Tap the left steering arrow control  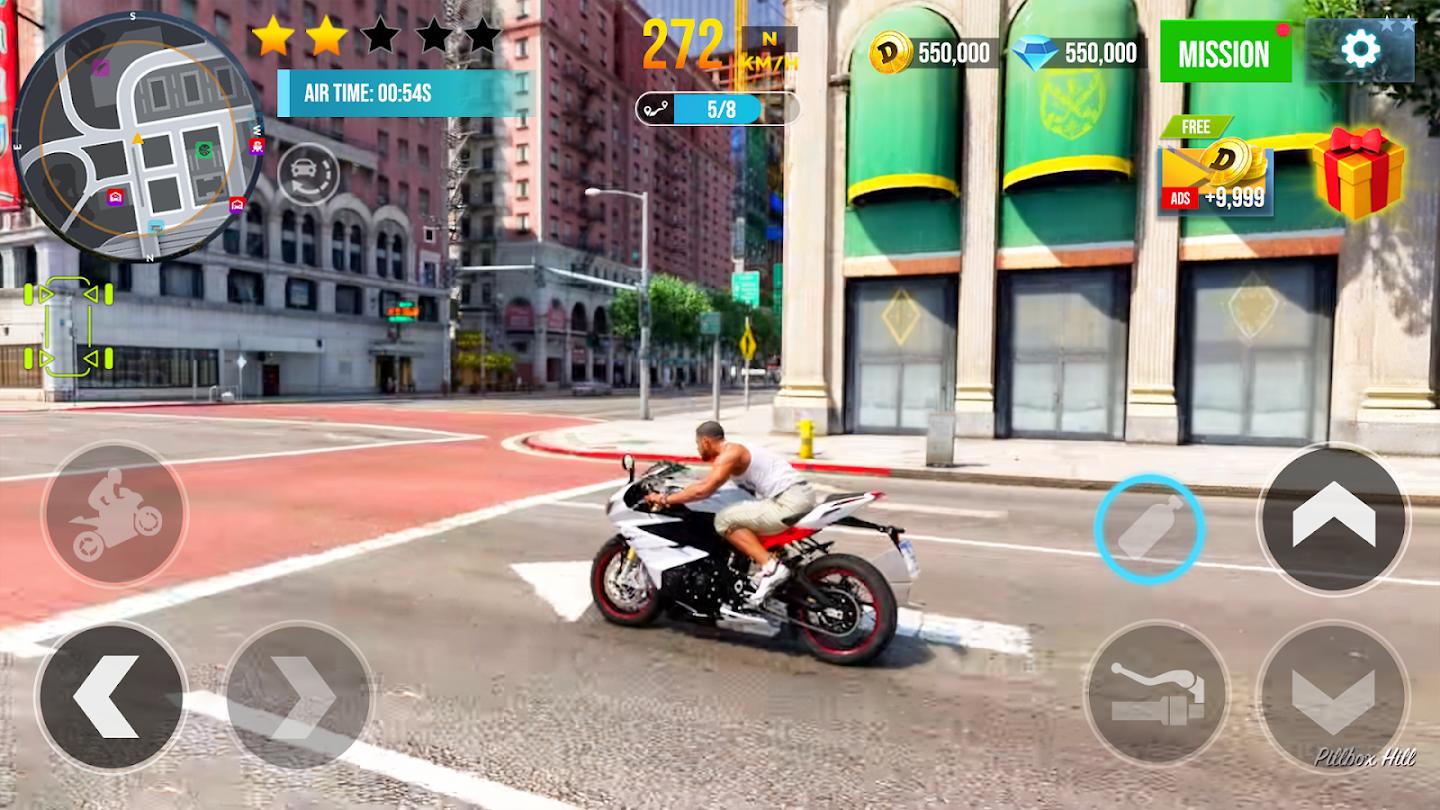tap(108, 687)
